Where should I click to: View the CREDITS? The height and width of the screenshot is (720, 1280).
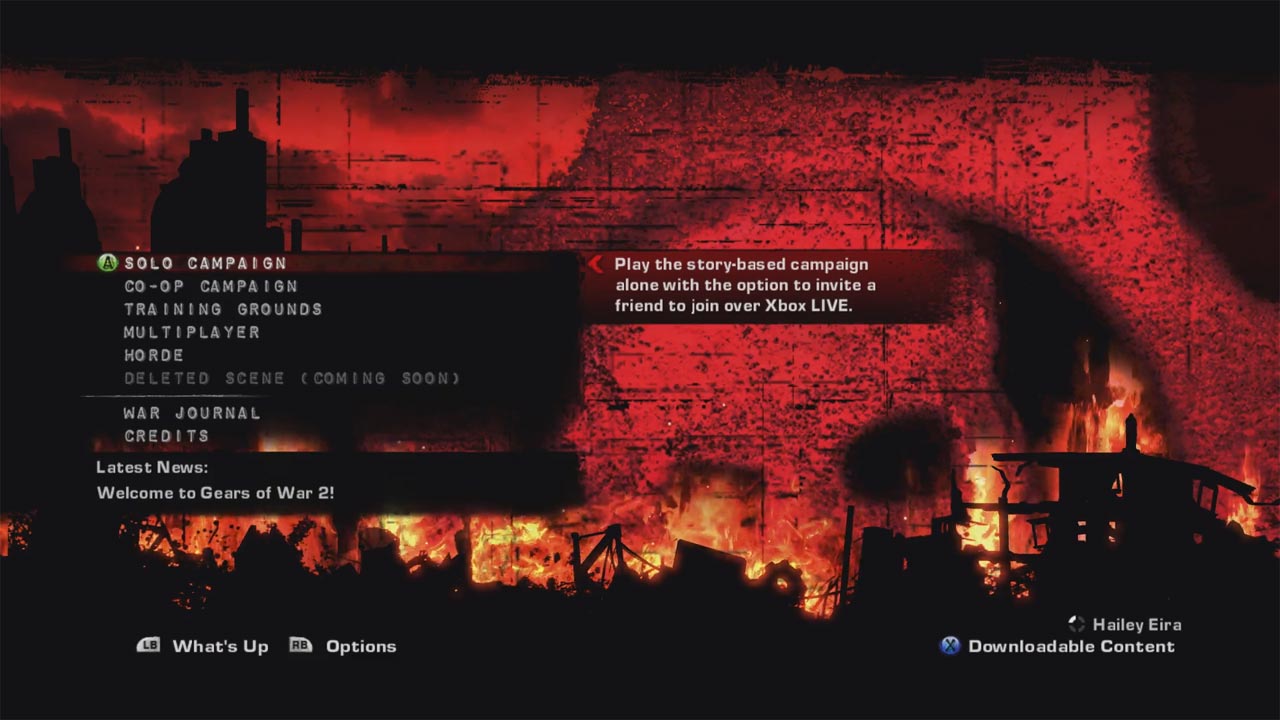[165, 436]
